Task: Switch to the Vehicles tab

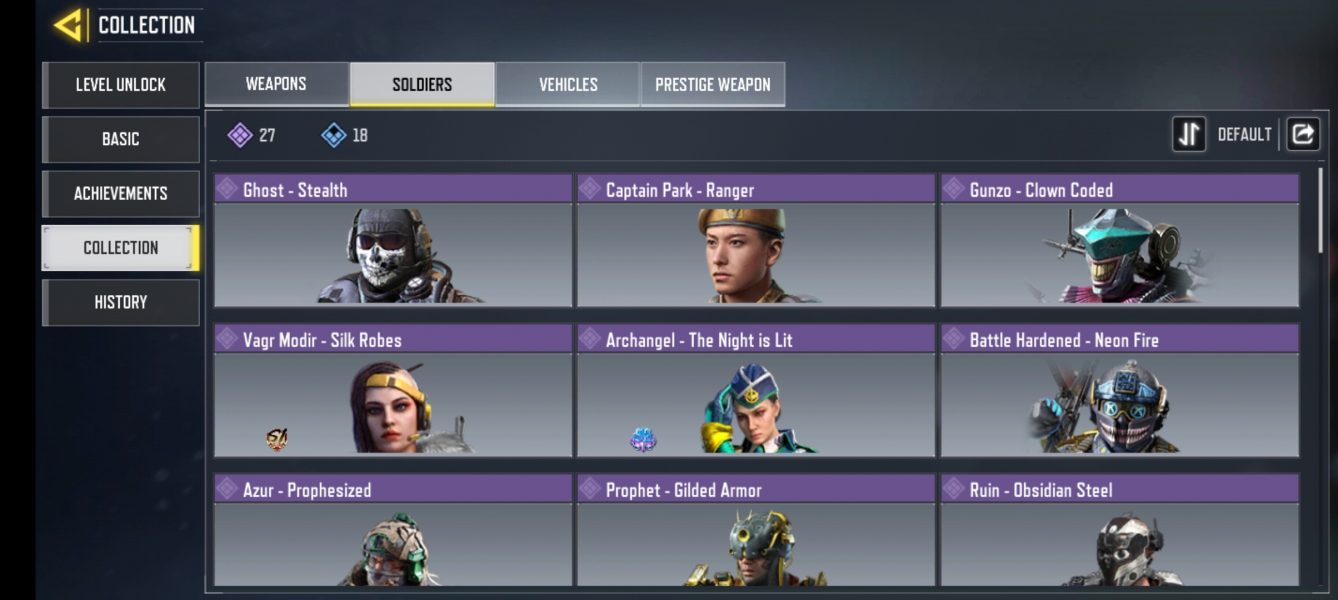Action: coord(568,84)
